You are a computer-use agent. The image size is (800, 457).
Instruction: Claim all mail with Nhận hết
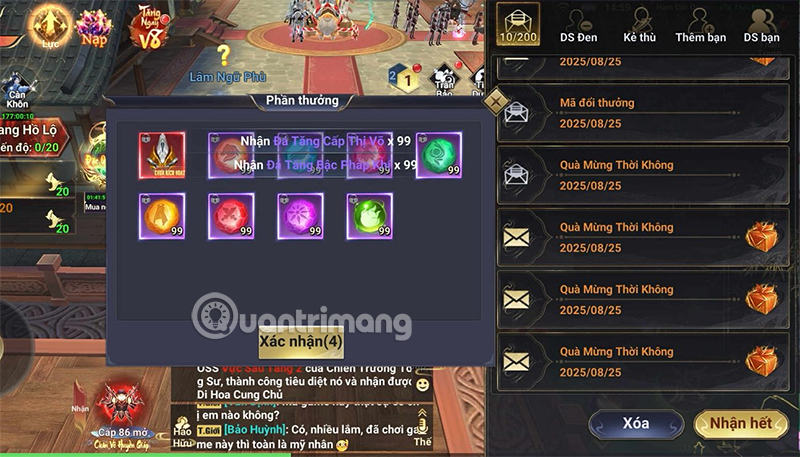[740, 424]
